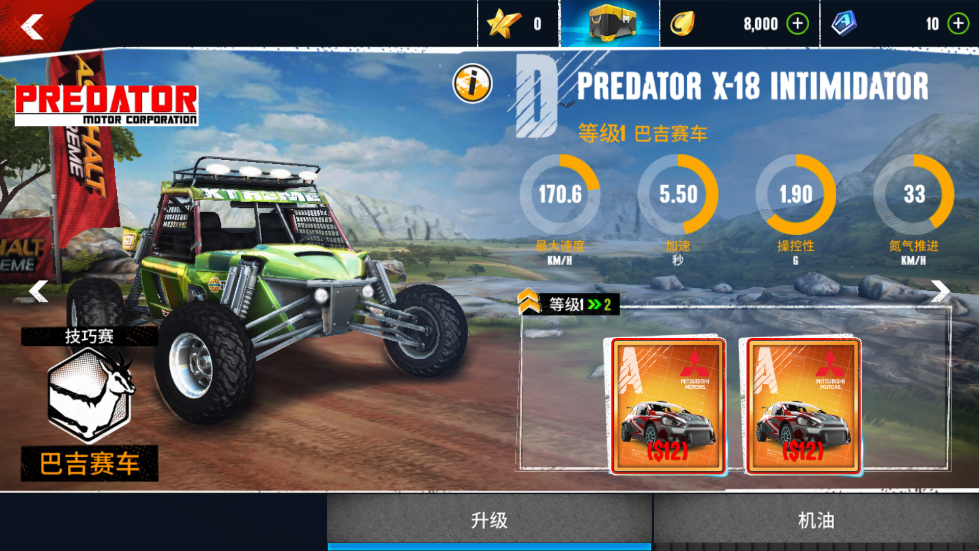Open the loot box icon in top bar
This screenshot has width=979, height=551.
610,24
